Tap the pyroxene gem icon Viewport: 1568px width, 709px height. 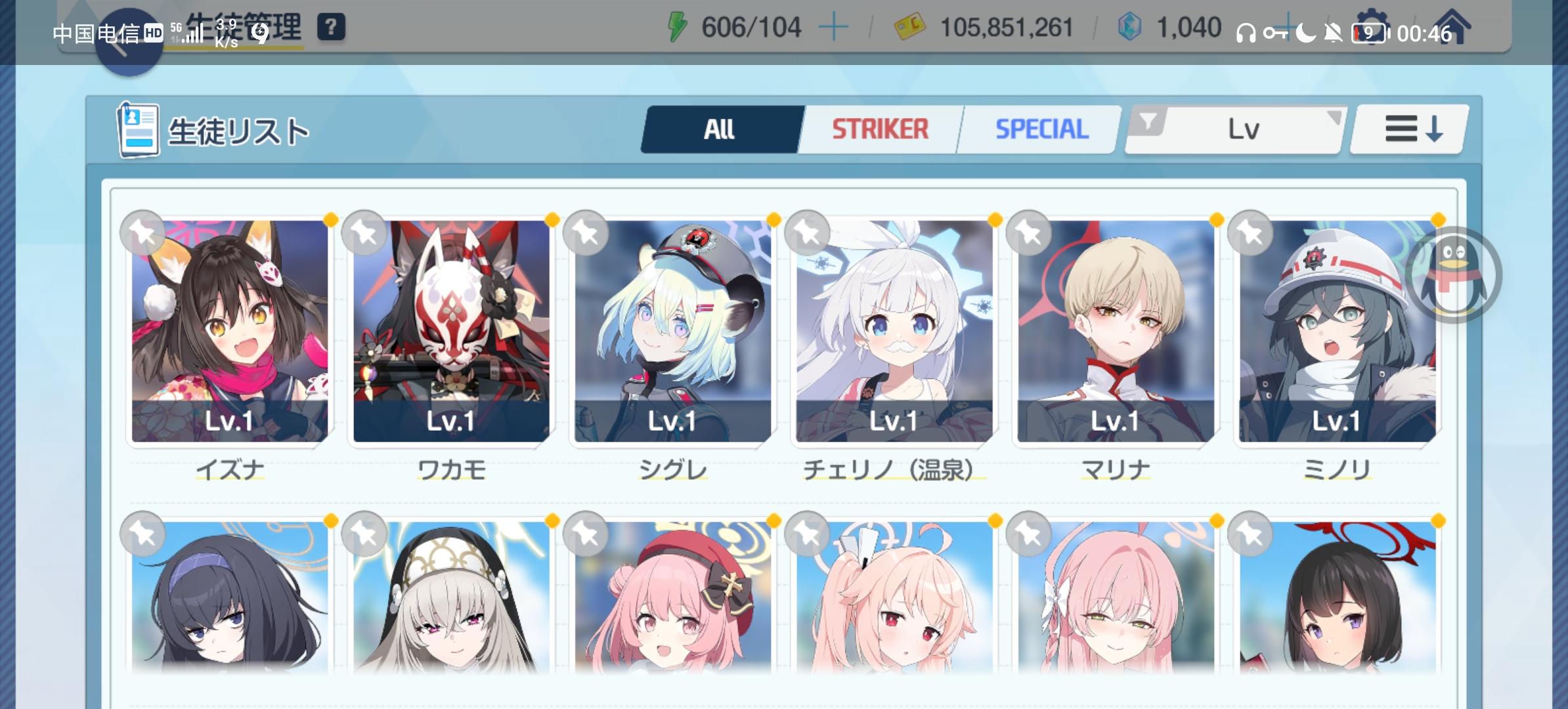(1131, 26)
